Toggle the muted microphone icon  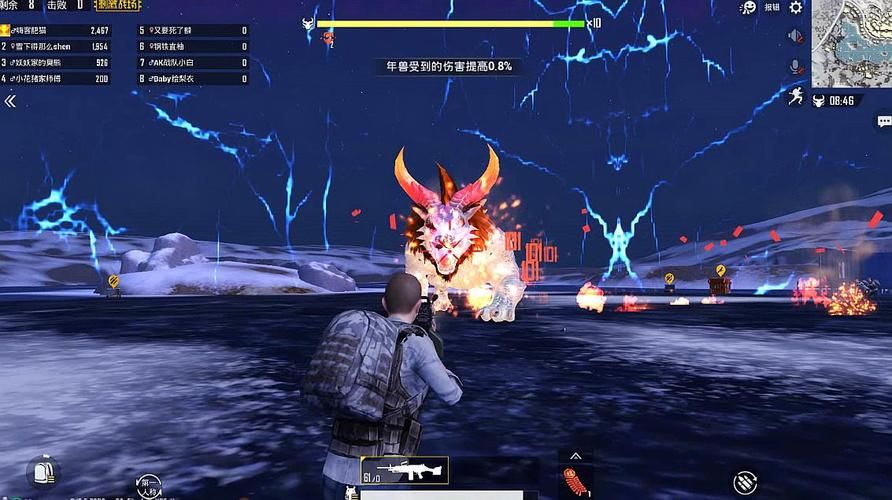point(796,66)
